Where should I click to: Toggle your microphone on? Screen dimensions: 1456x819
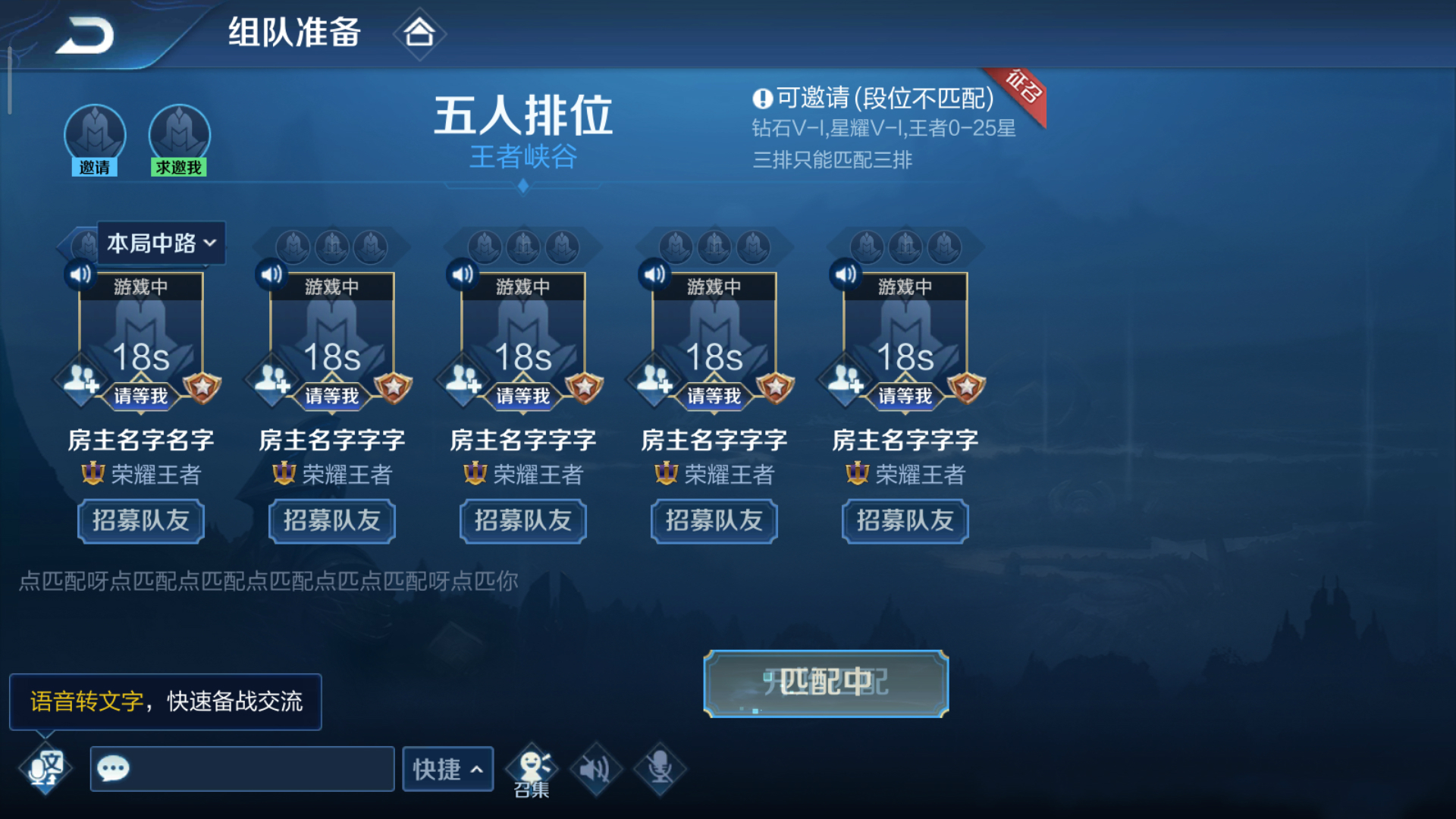coord(659,768)
